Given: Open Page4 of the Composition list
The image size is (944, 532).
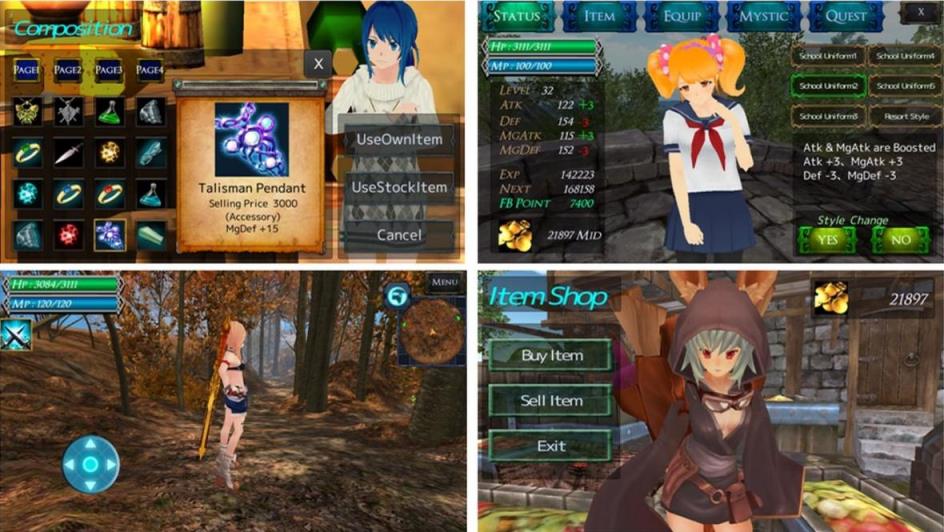Looking at the screenshot, I should pos(150,70).
